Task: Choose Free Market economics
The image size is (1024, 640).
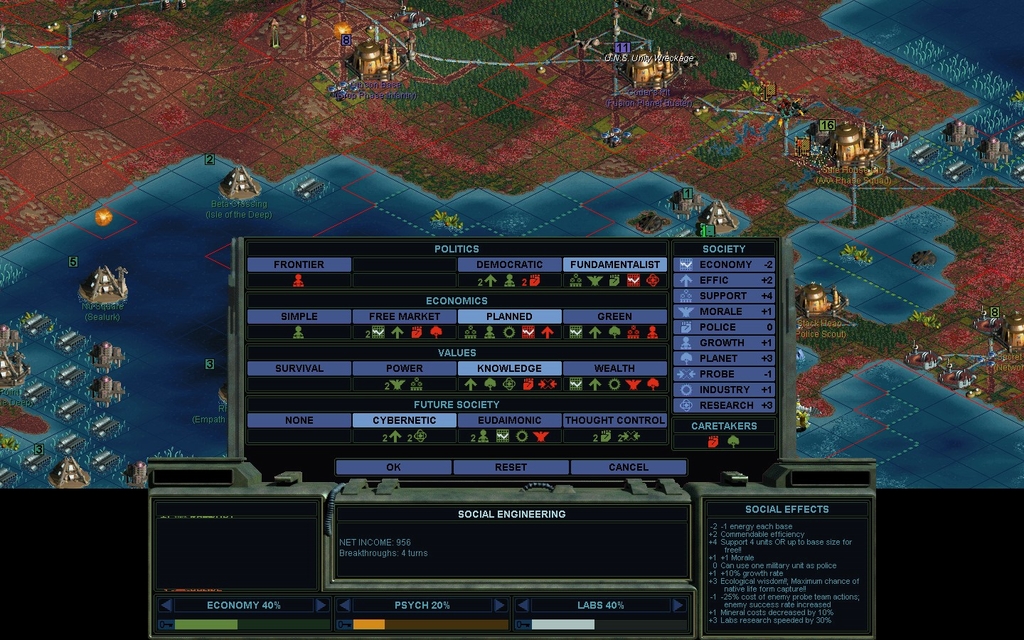Action: [405, 317]
